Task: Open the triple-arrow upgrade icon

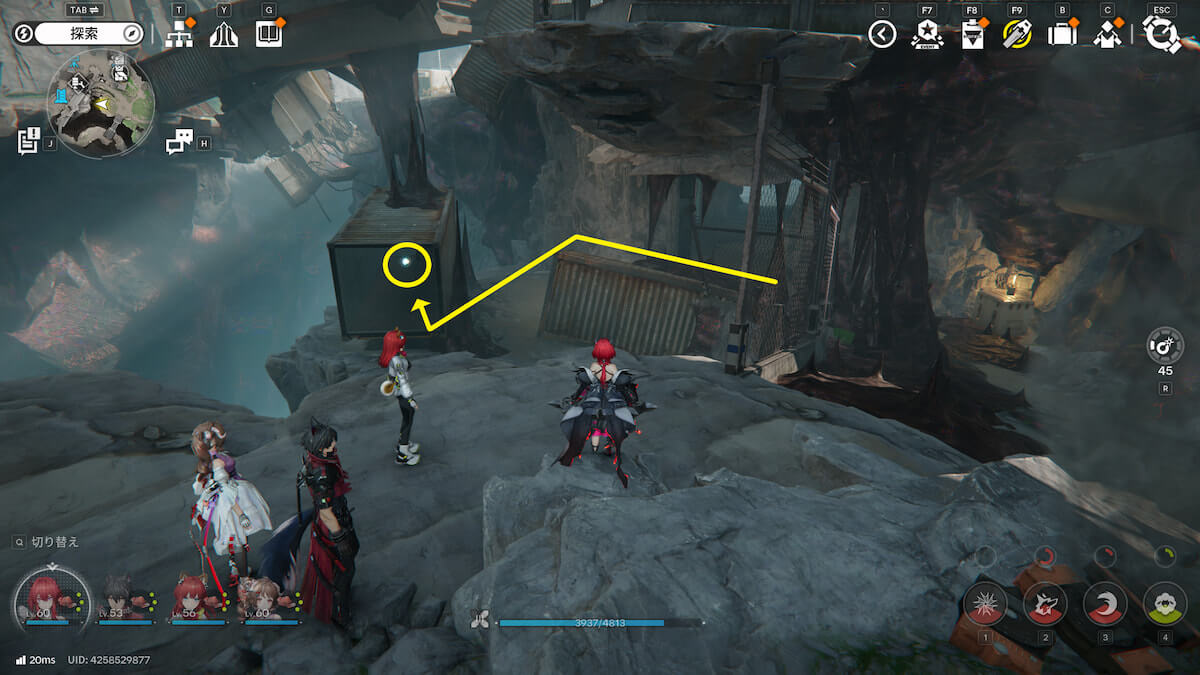Action: (x=223, y=35)
